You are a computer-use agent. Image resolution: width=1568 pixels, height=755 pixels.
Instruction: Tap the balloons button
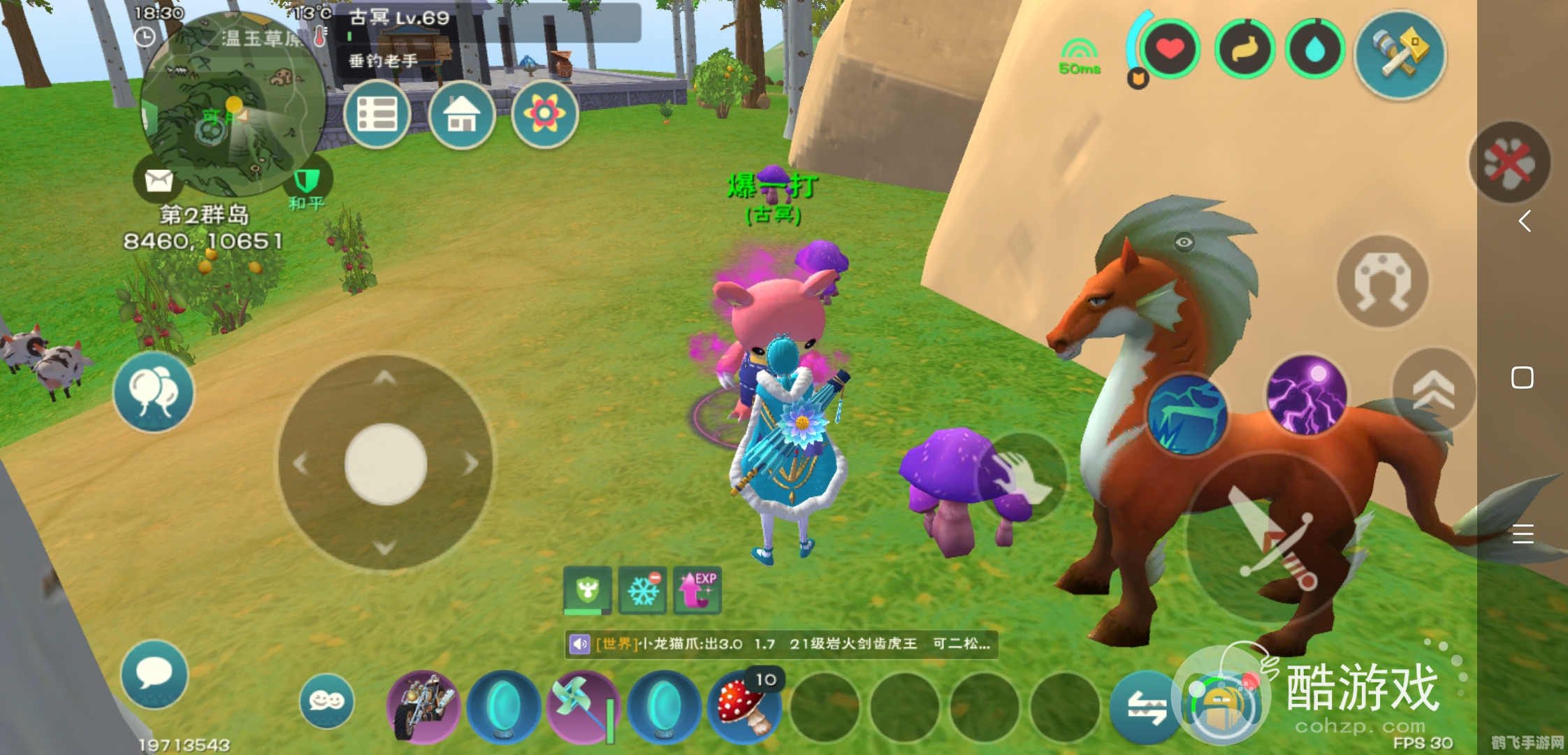click(x=154, y=391)
